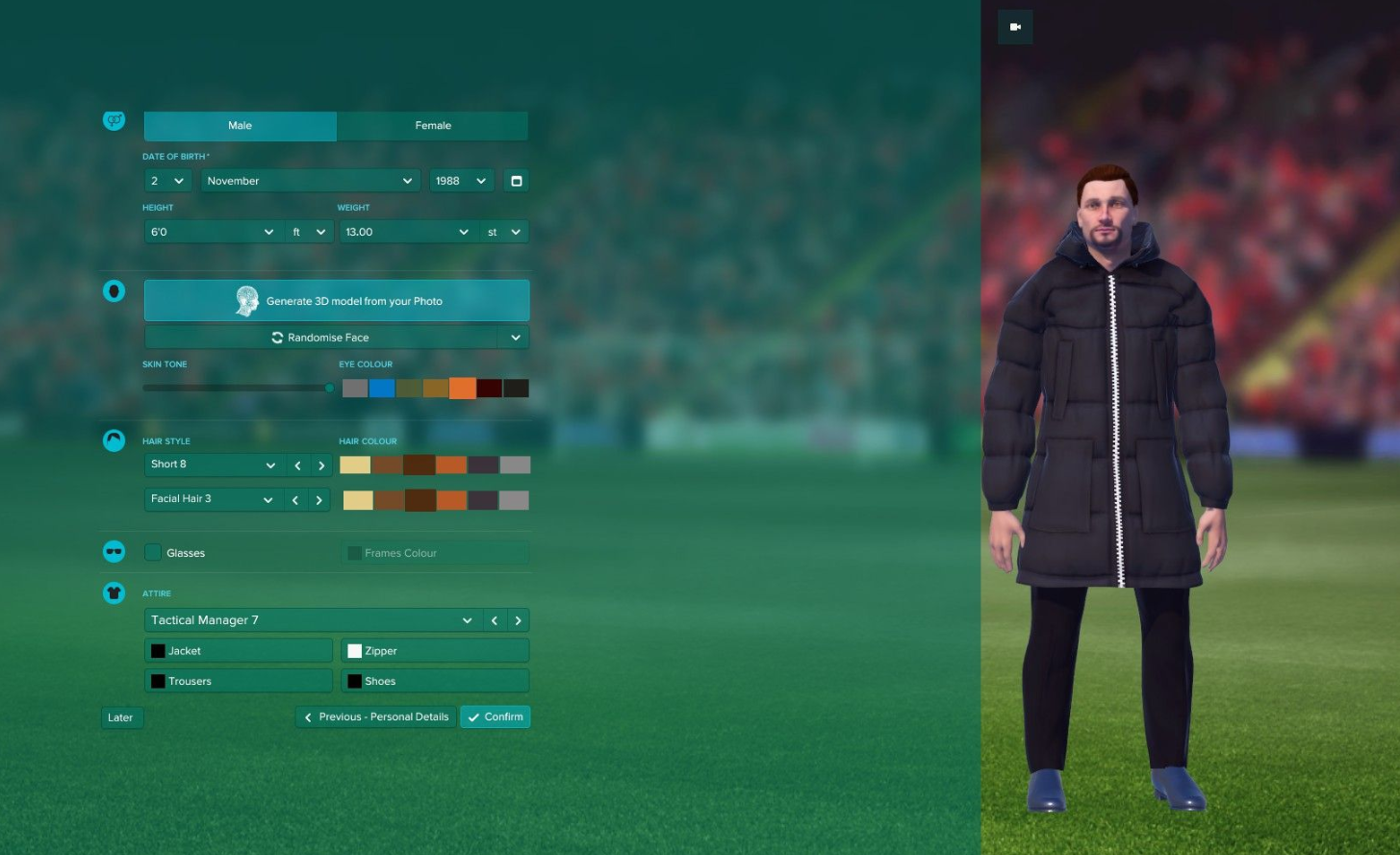Click the glasses section icon in sidebar
Screen dimensions: 1400x855
point(114,551)
